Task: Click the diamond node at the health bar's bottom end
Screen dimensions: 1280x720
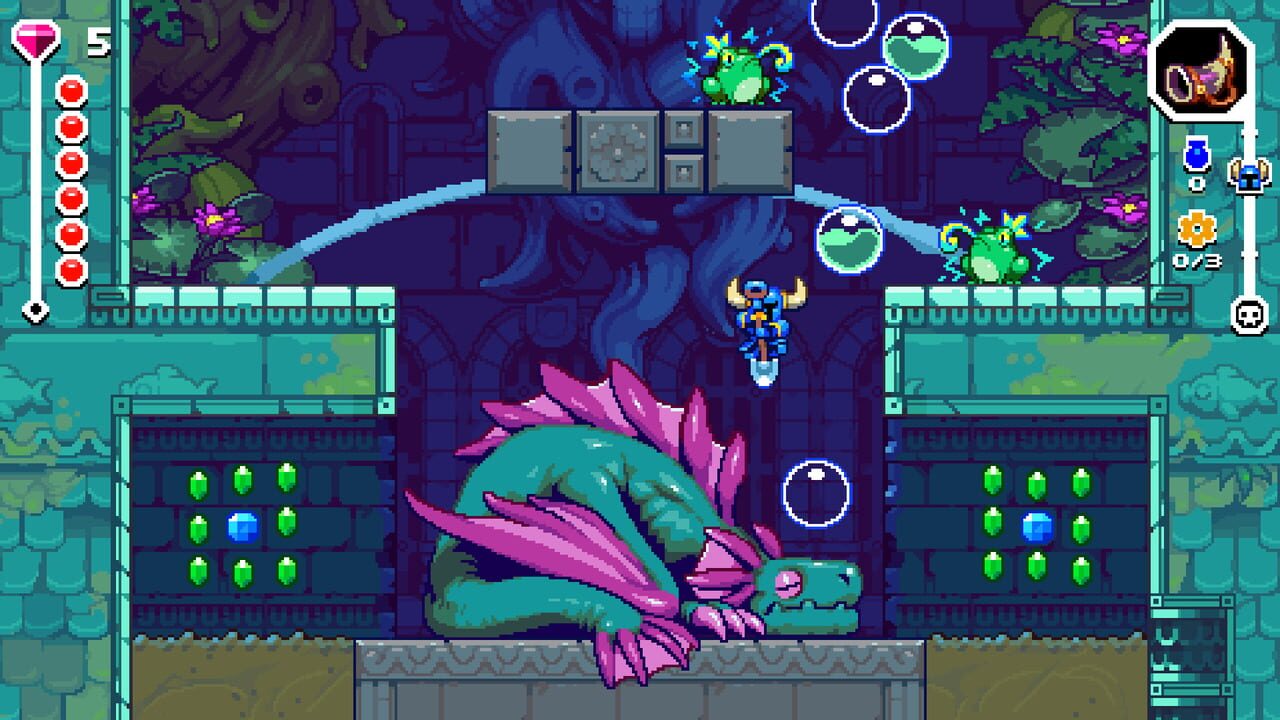Action: tap(37, 309)
